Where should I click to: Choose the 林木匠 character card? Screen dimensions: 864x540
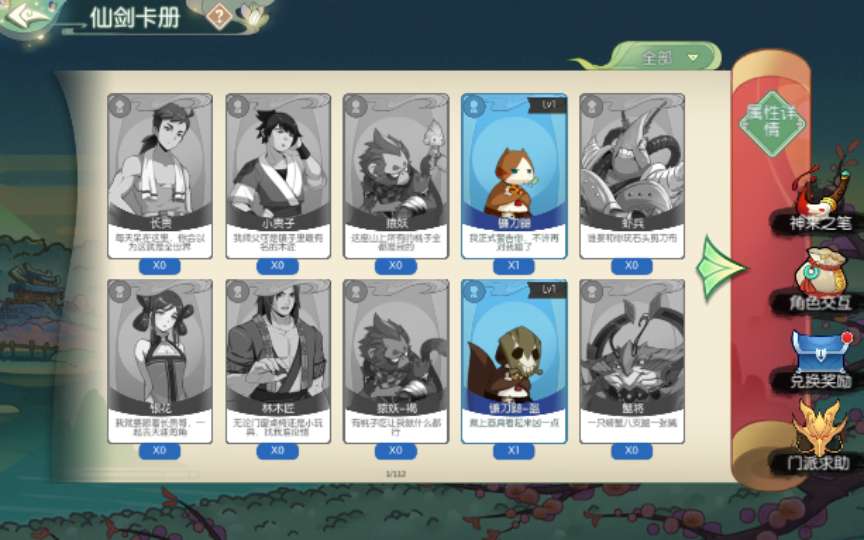click(x=278, y=360)
